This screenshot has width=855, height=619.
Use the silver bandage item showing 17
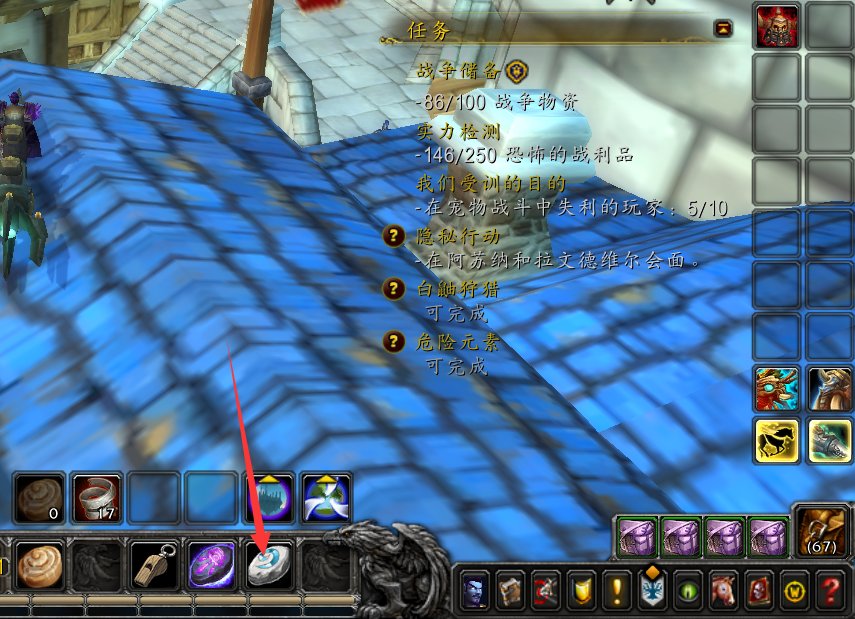coord(97,498)
